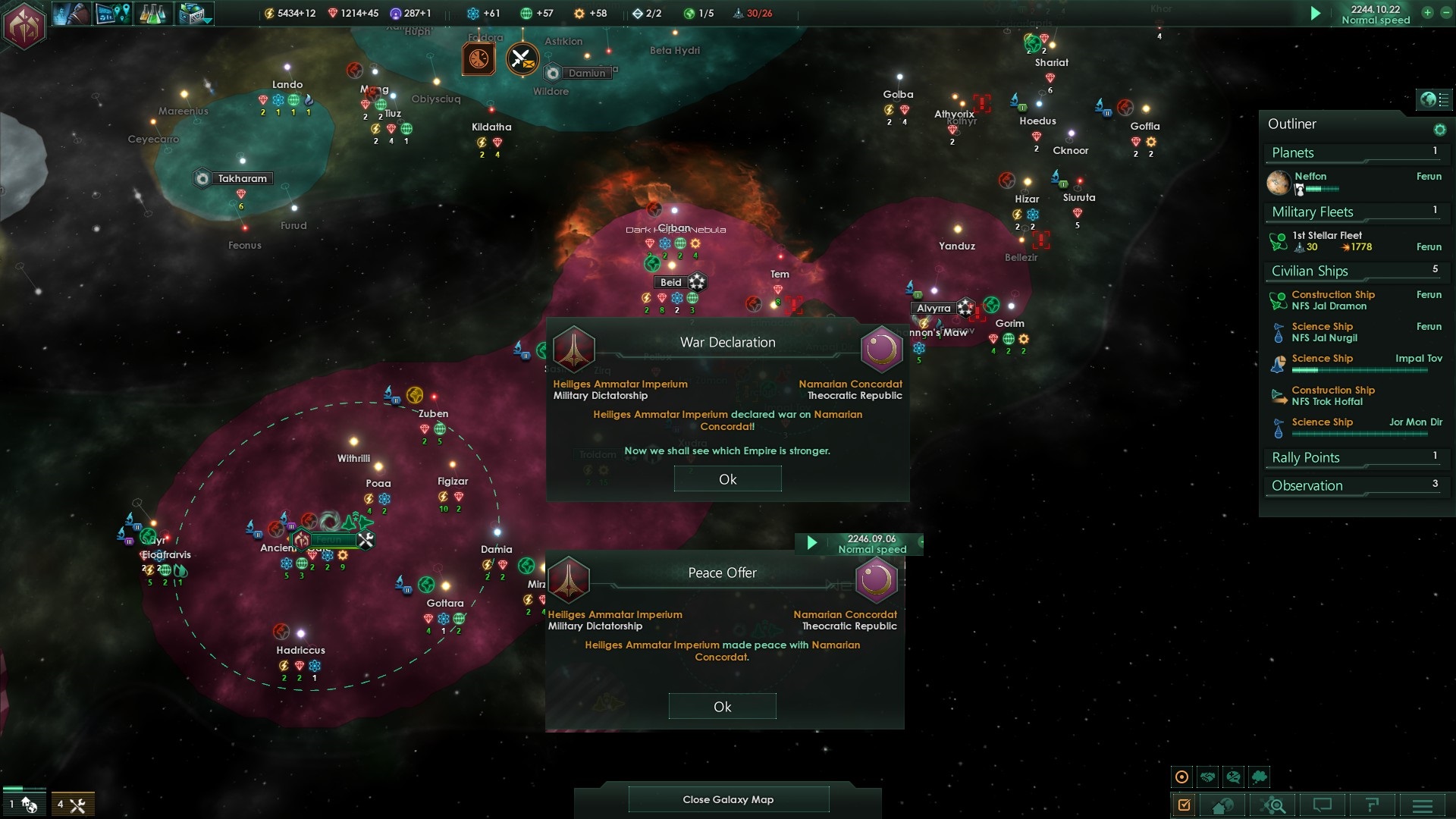Confirm the War Declaration with Ok
Viewport: 1456px width, 819px height.
coord(727,479)
